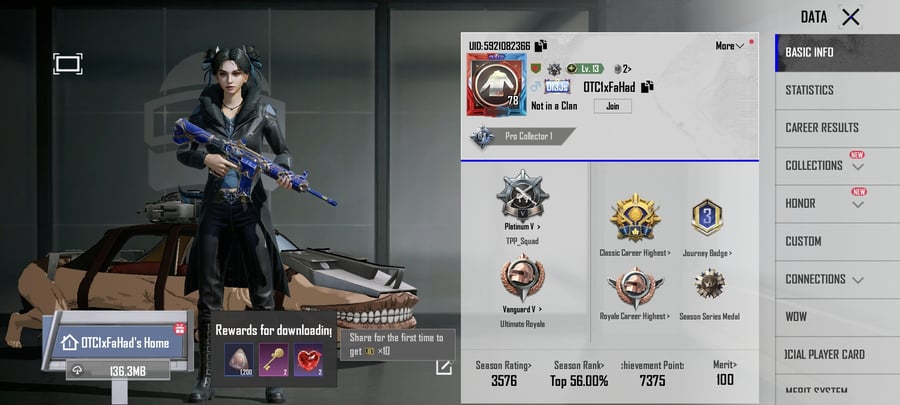Switch to the Statistics tab
The width and height of the screenshot is (900, 405).
pyautogui.click(x=810, y=90)
